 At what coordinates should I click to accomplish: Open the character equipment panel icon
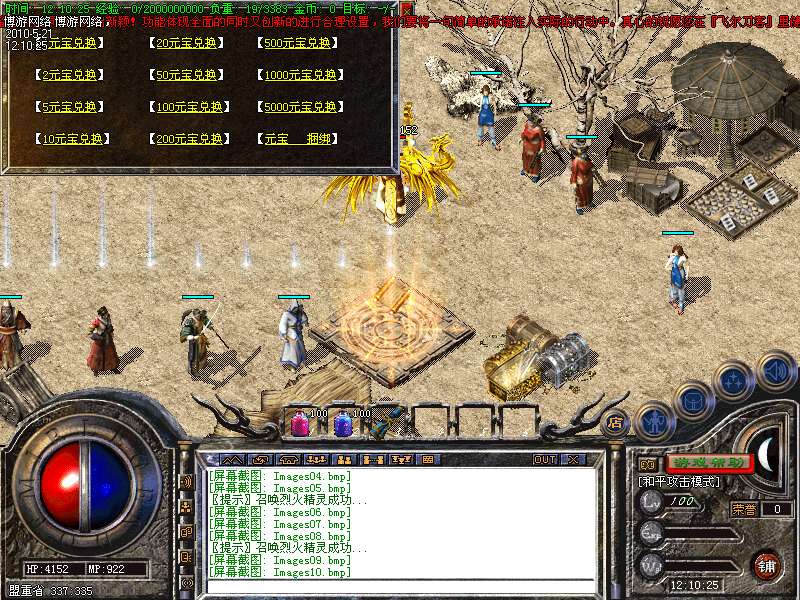click(x=654, y=421)
